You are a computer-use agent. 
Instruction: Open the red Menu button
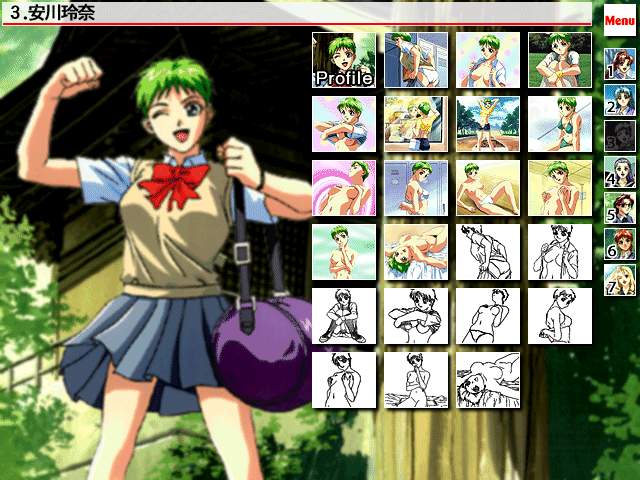click(620, 19)
